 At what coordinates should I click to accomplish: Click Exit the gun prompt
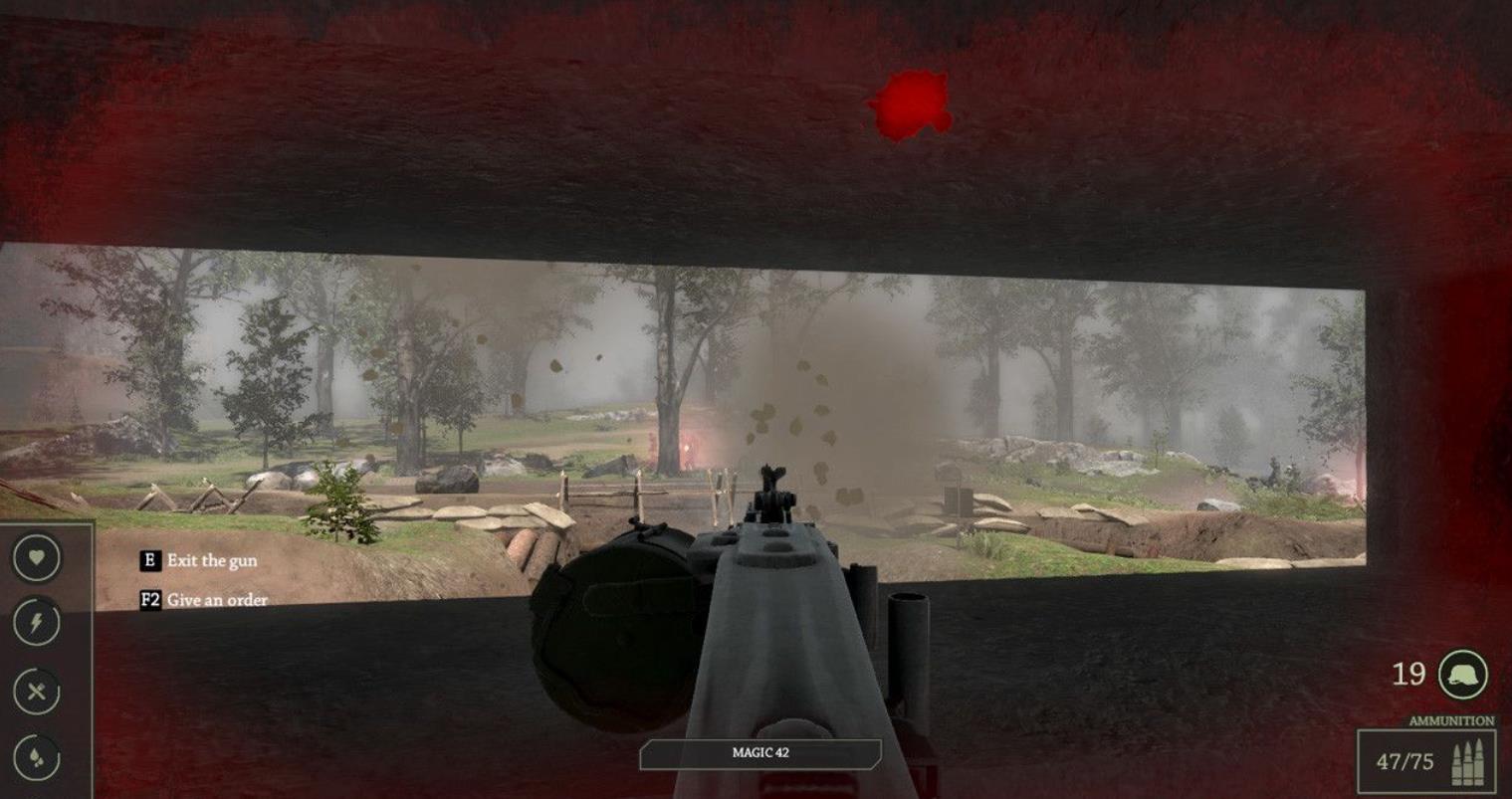(200, 560)
